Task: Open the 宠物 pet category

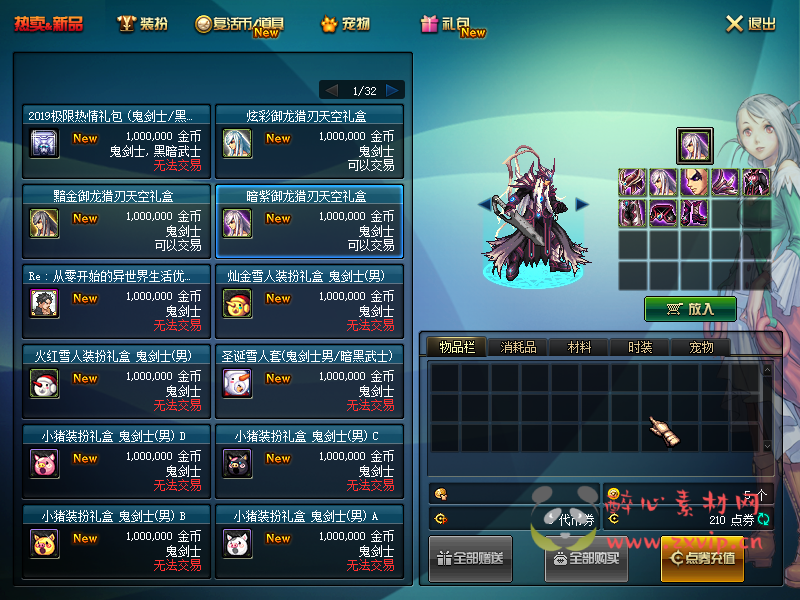Action: (346, 24)
